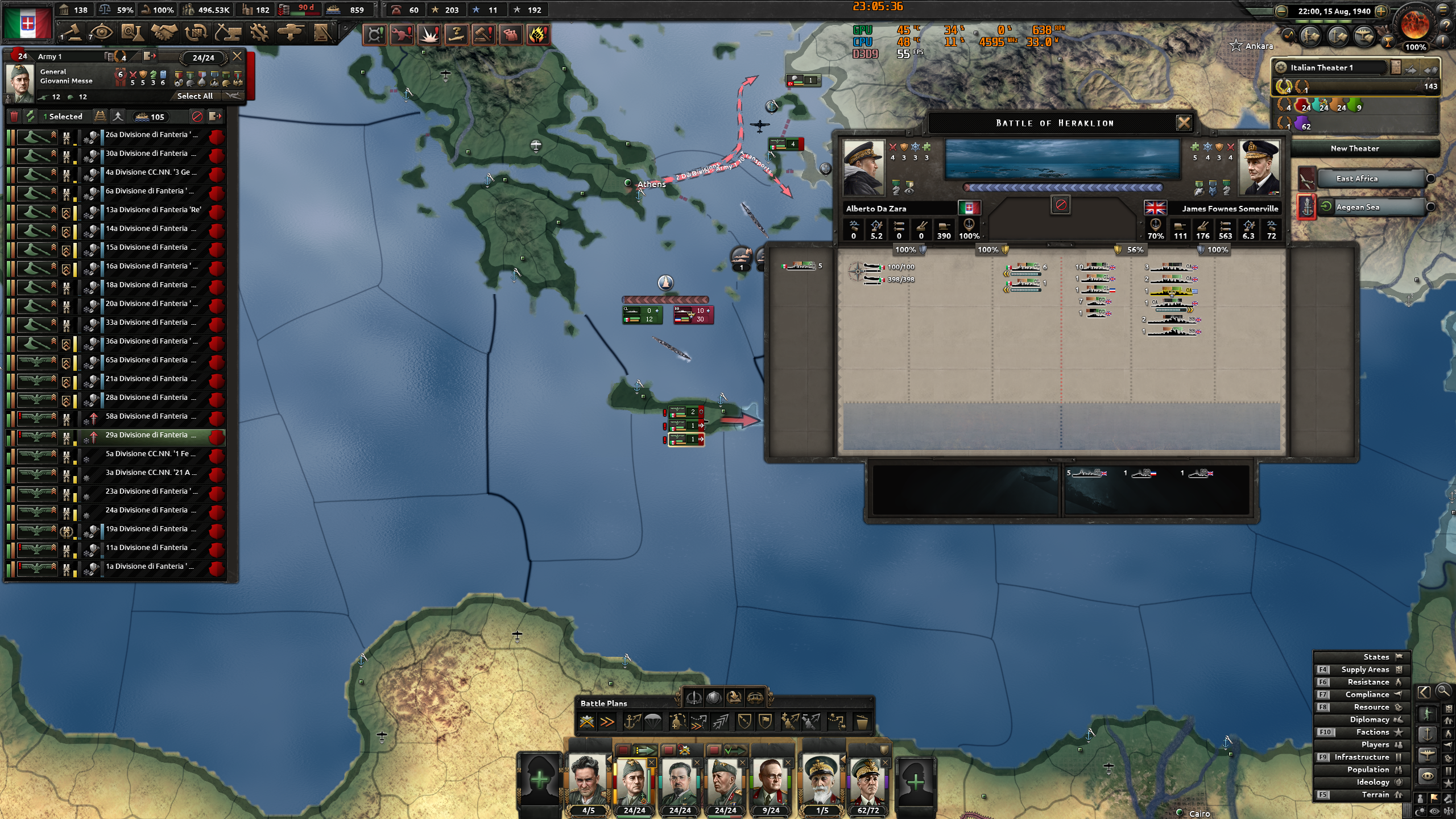Select the 29a Divisione di Fanteria division
This screenshot has width=1456, height=819.
[150, 435]
